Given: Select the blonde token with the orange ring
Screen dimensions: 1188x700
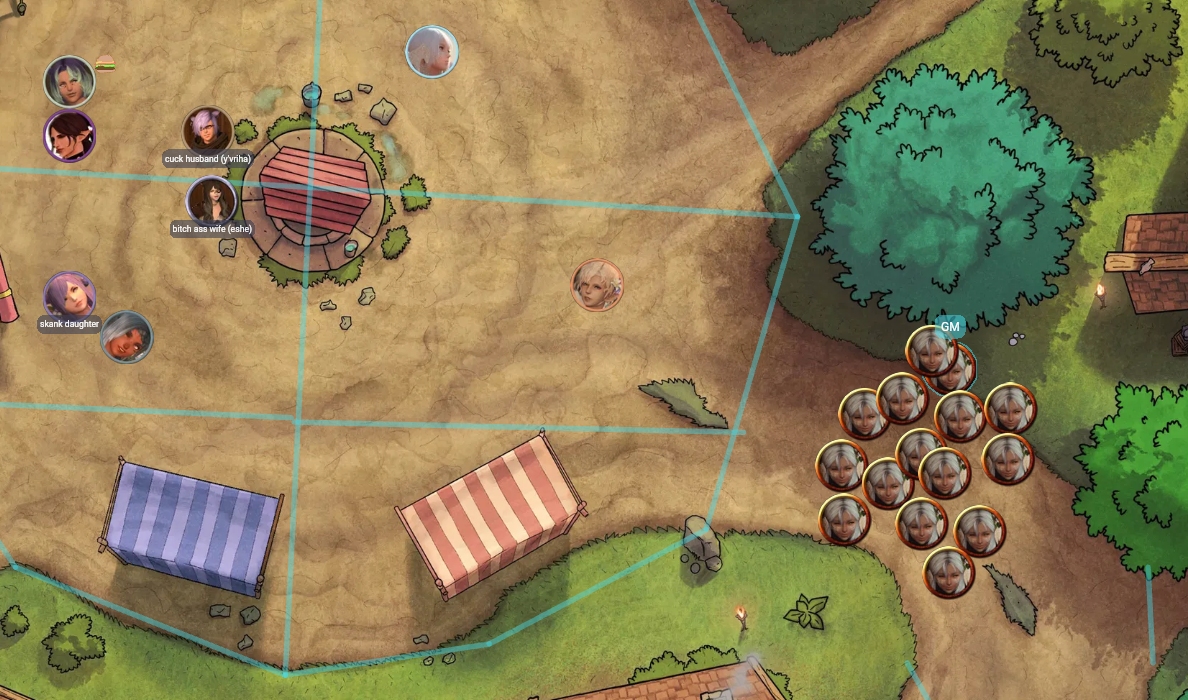Looking at the screenshot, I should [x=597, y=285].
